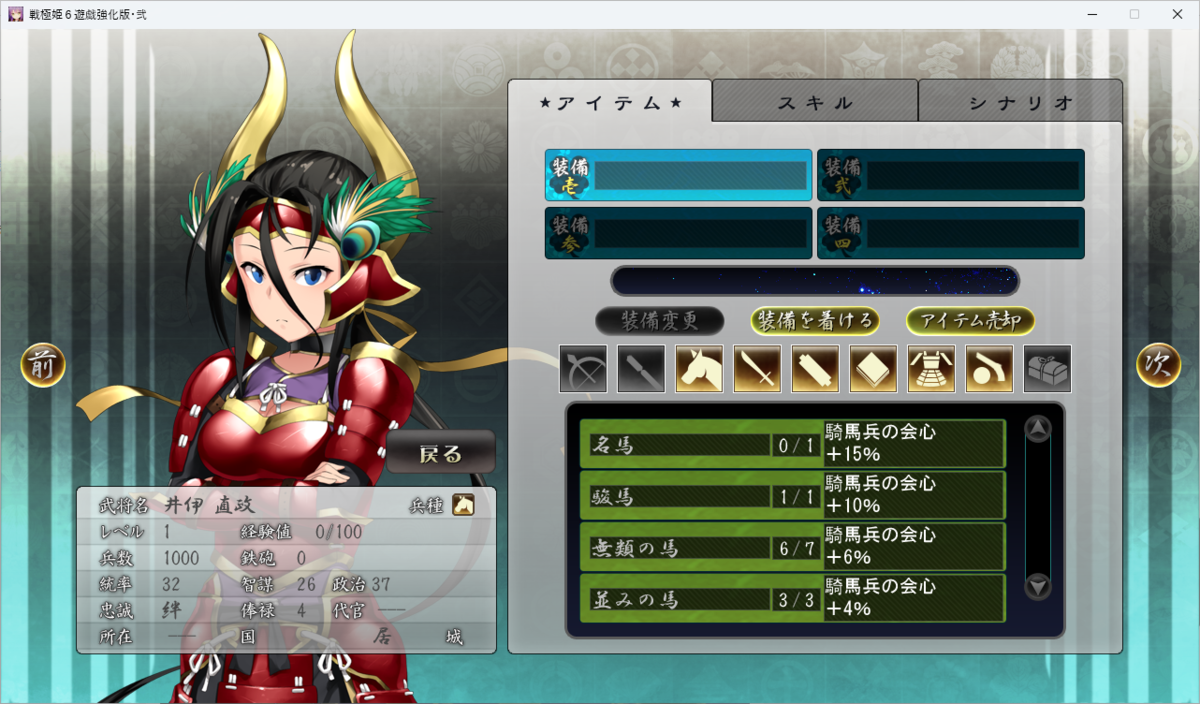Select the treasure chest category icon
This screenshot has width=1200, height=704.
(1047, 368)
